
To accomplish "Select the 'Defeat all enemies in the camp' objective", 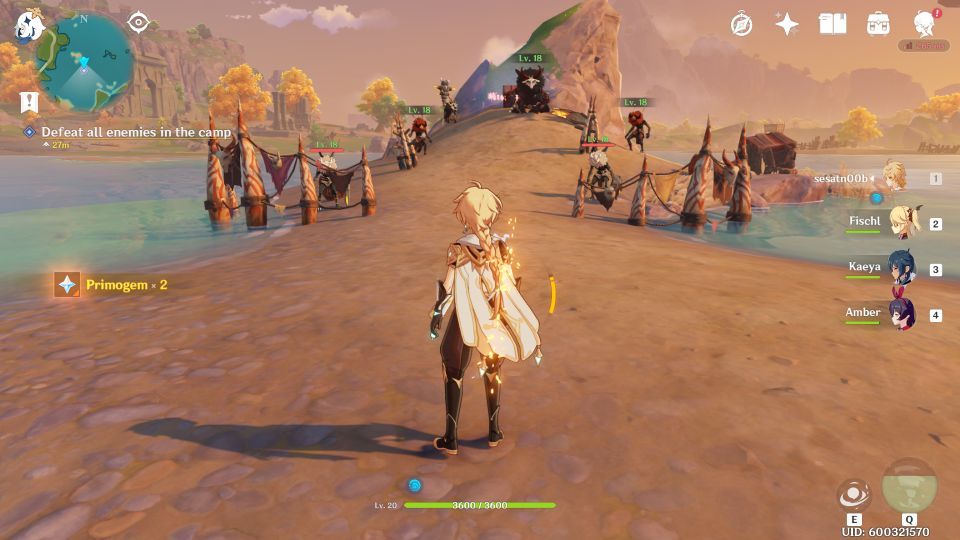I will tap(135, 132).
